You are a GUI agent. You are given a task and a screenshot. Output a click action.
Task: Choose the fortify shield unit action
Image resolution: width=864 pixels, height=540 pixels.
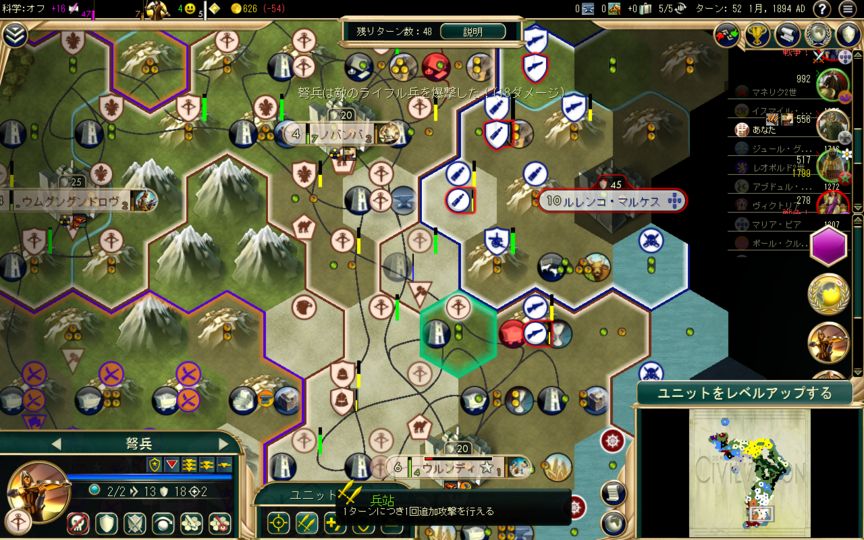click(106, 522)
